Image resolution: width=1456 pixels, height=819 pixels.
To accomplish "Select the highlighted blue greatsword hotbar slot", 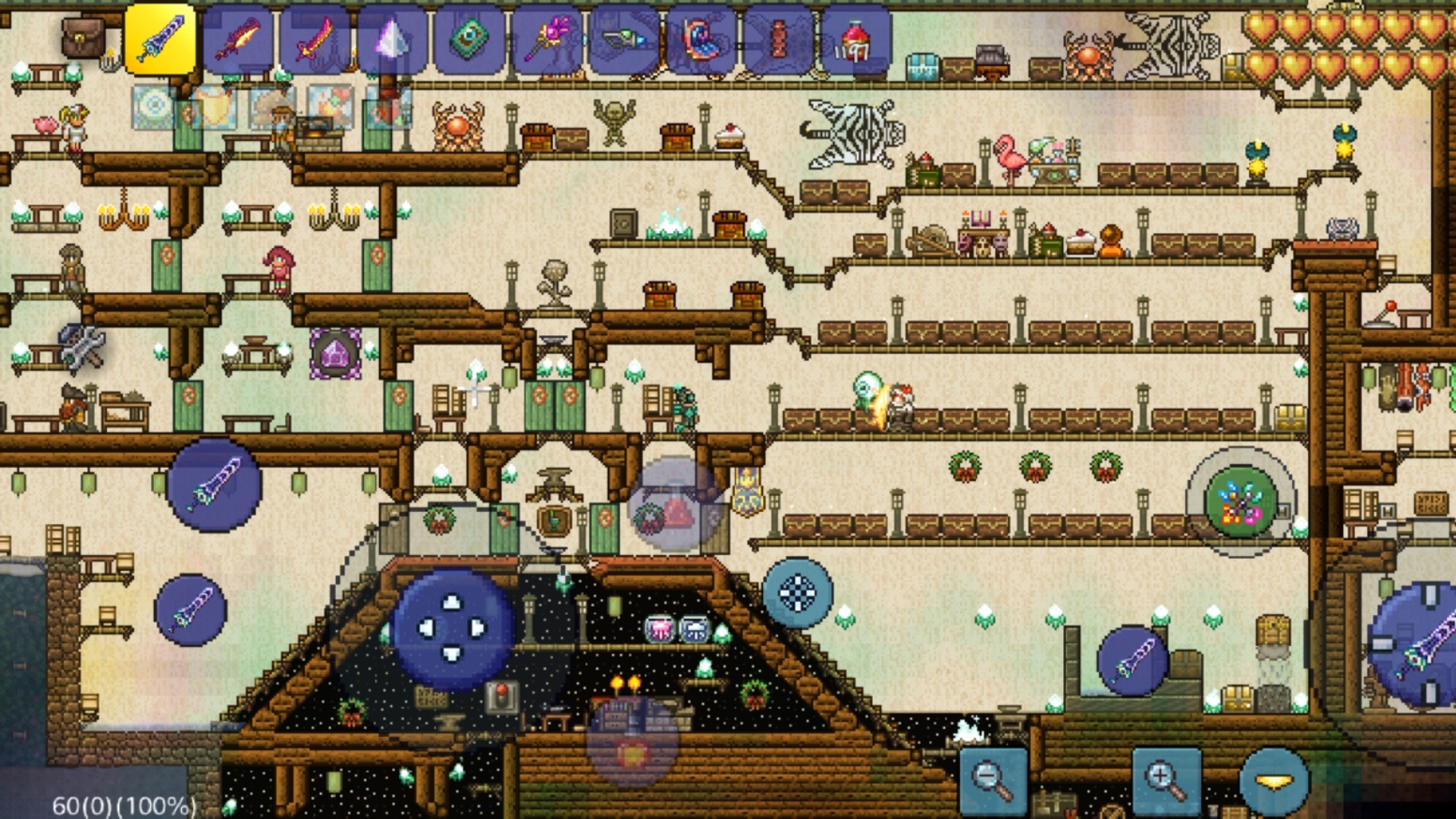I will pyautogui.click(x=160, y=39).
